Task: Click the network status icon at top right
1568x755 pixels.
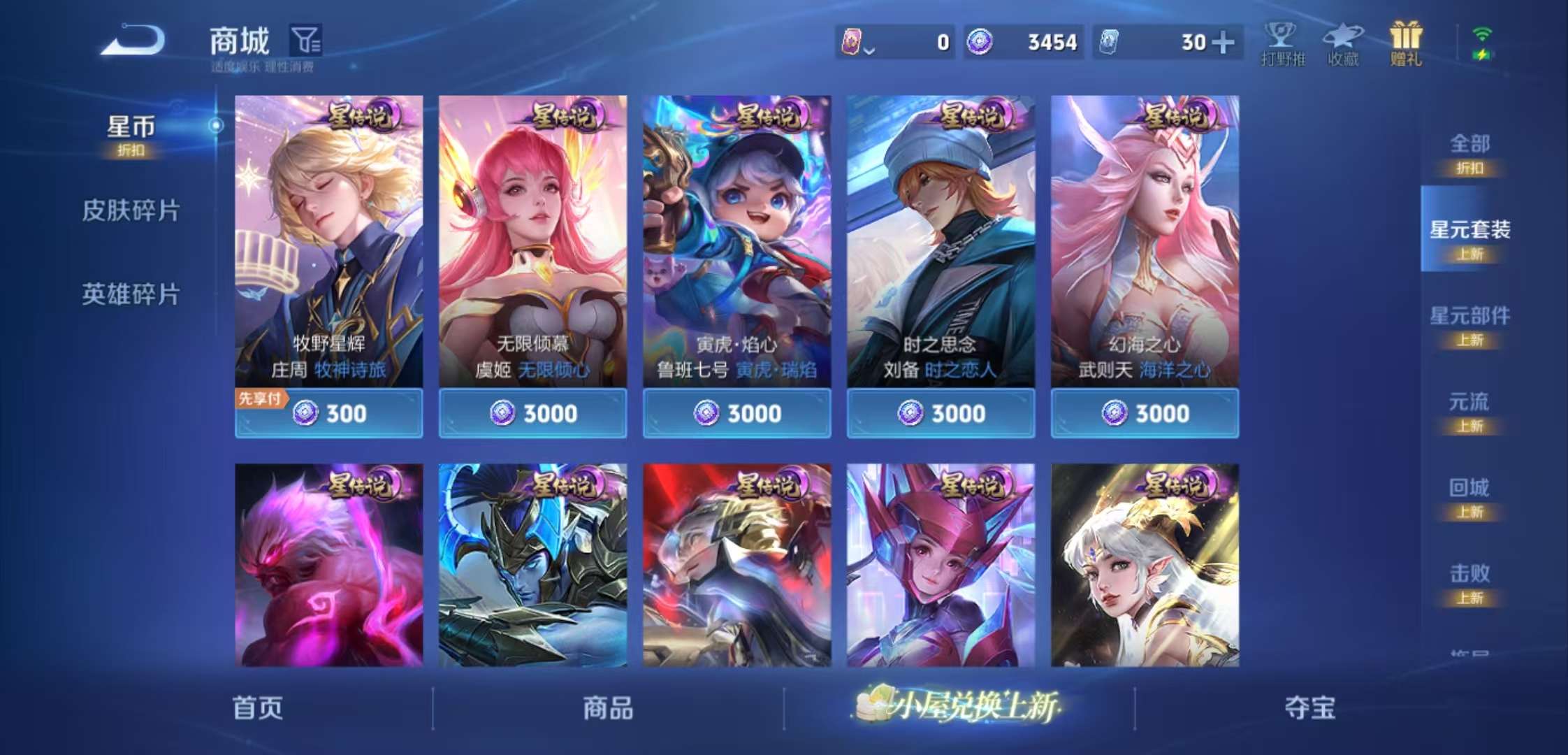Action: pyautogui.click(x=1482, y=42)
